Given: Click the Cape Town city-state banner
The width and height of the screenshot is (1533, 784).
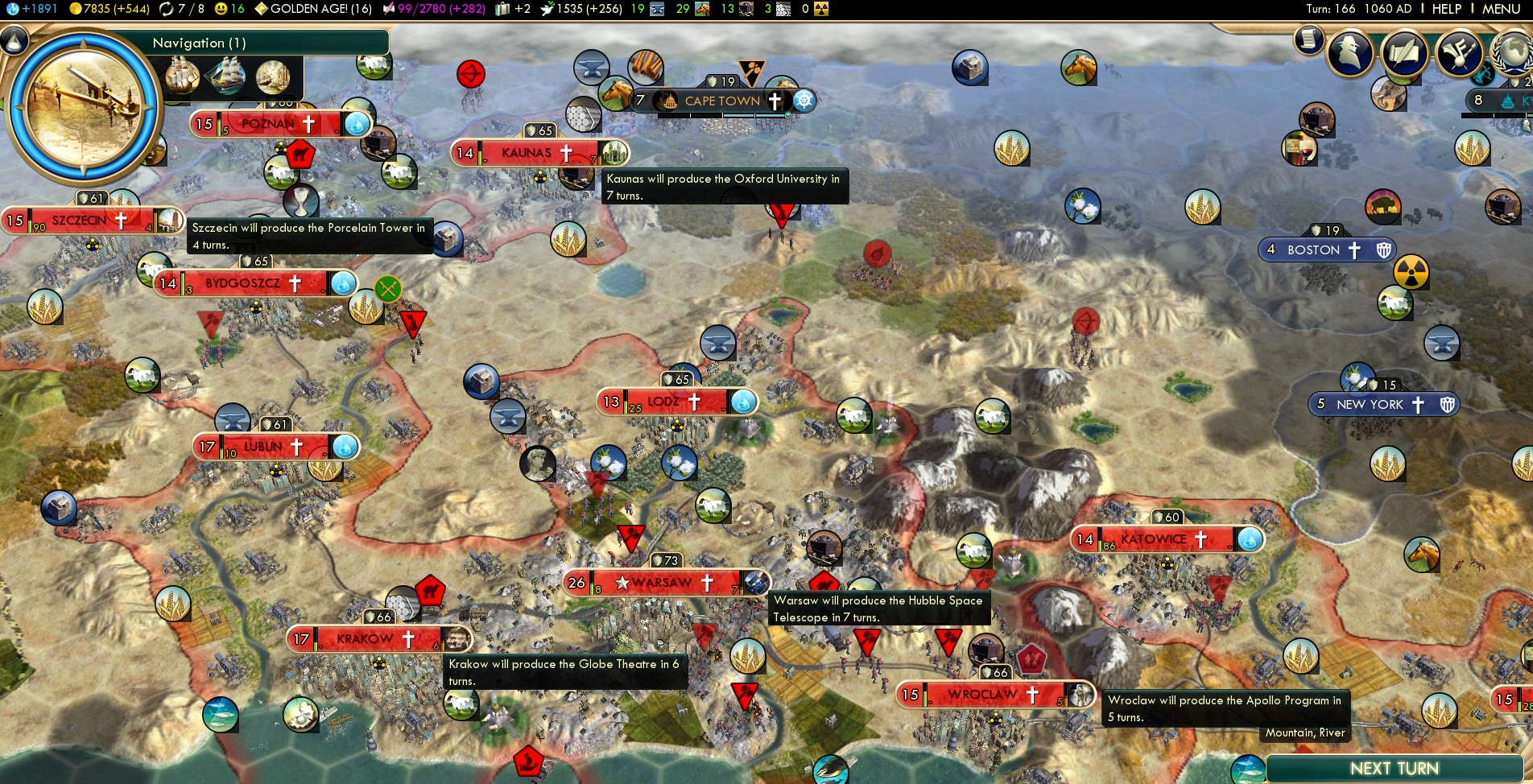Looking at the screenshot, I should click(x=722, y=101).
